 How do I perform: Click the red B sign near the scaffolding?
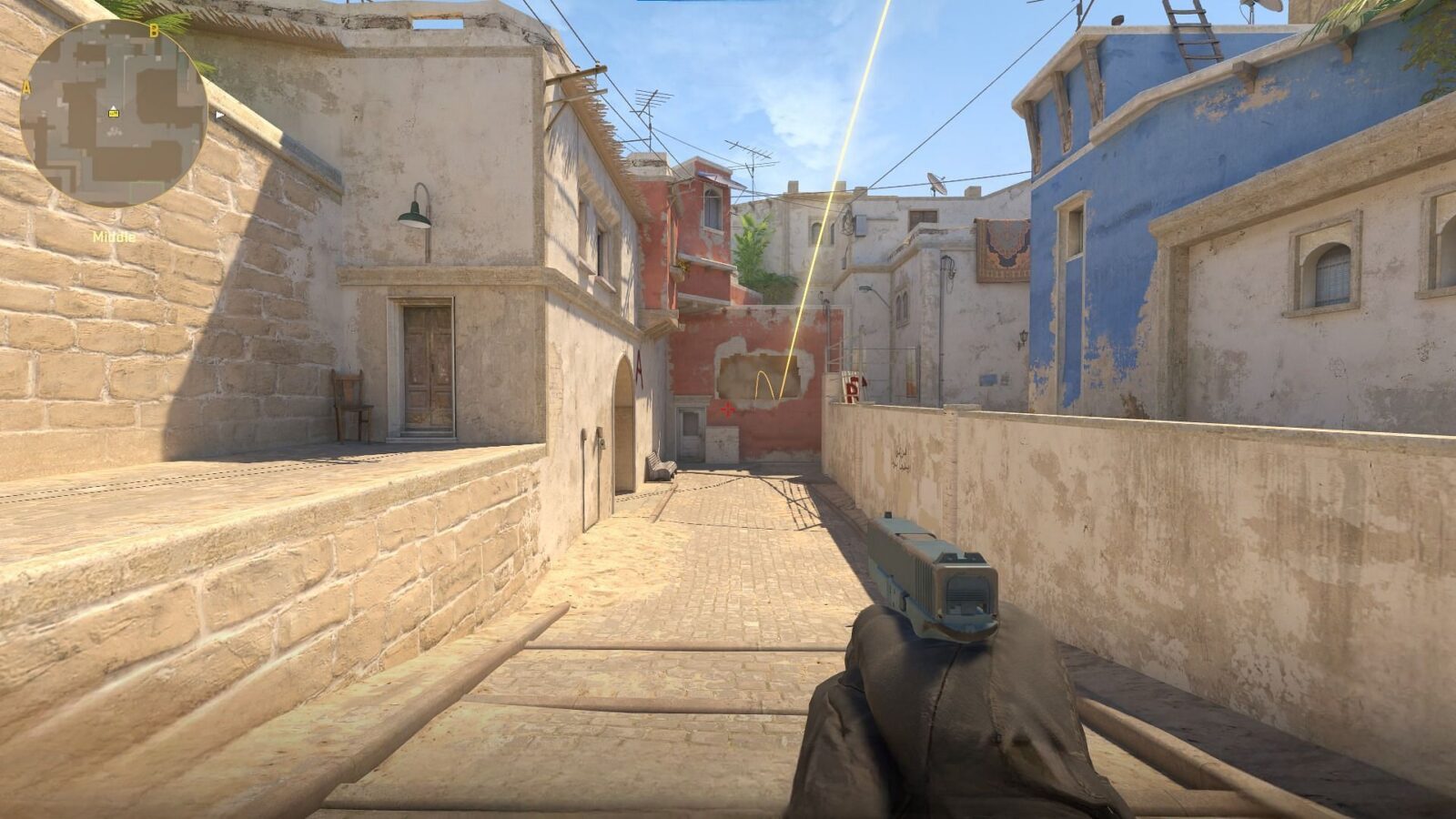[x=853, y=389]
